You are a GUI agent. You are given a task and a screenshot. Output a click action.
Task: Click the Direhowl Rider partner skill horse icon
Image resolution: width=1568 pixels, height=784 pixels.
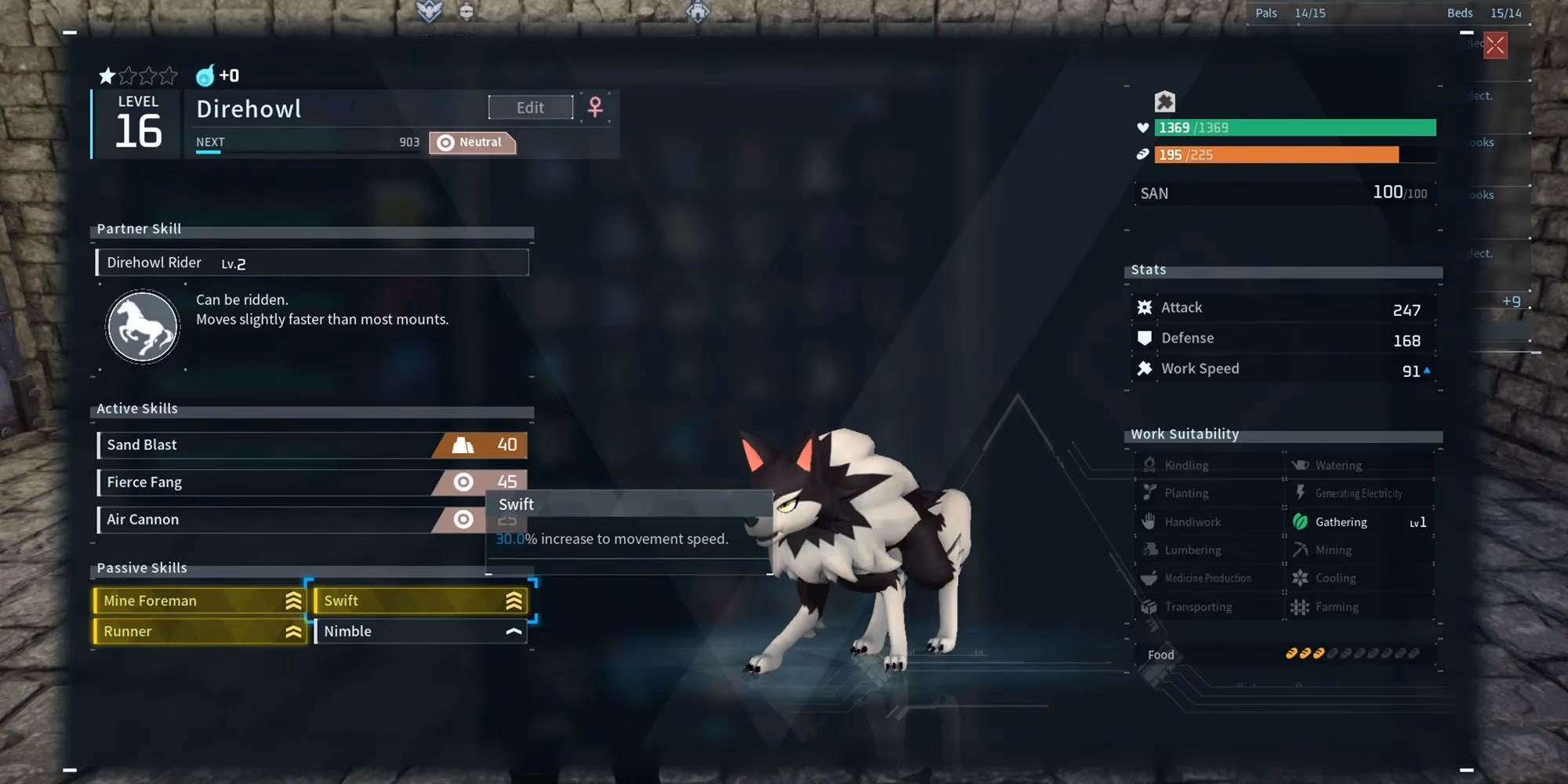tap(141, 325)
